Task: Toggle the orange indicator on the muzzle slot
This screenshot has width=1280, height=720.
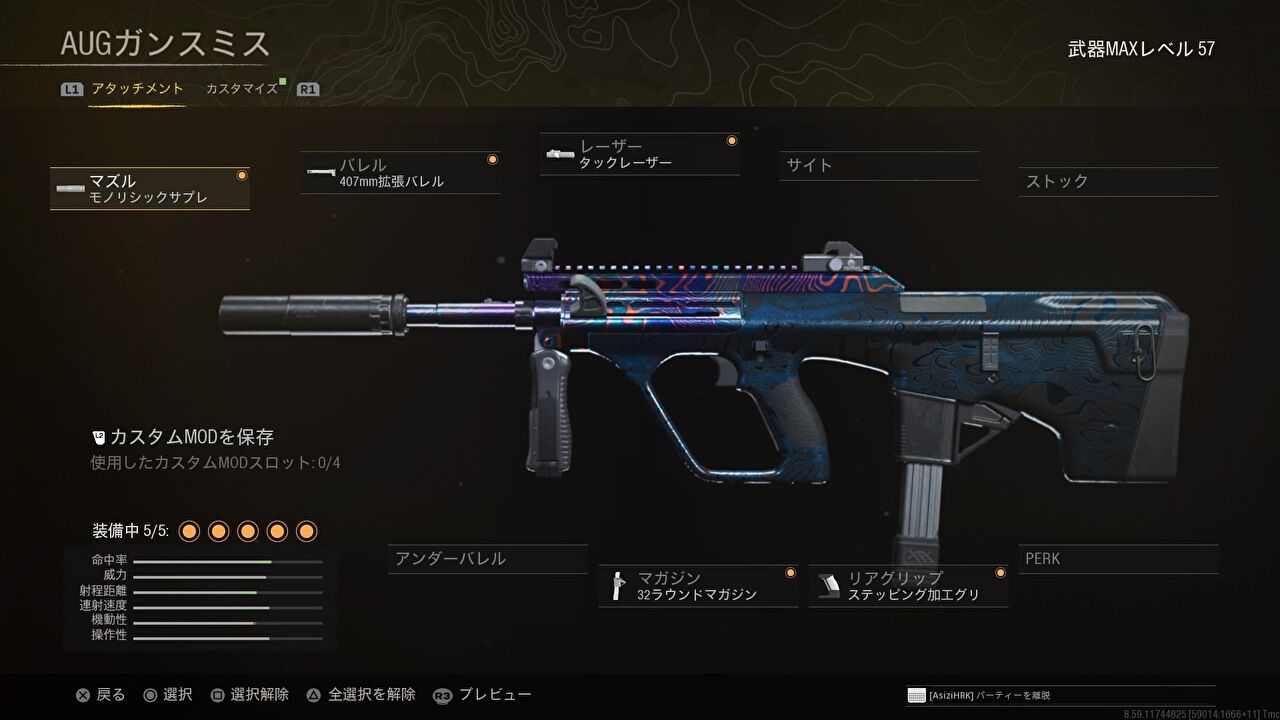Action: point(240,174)
